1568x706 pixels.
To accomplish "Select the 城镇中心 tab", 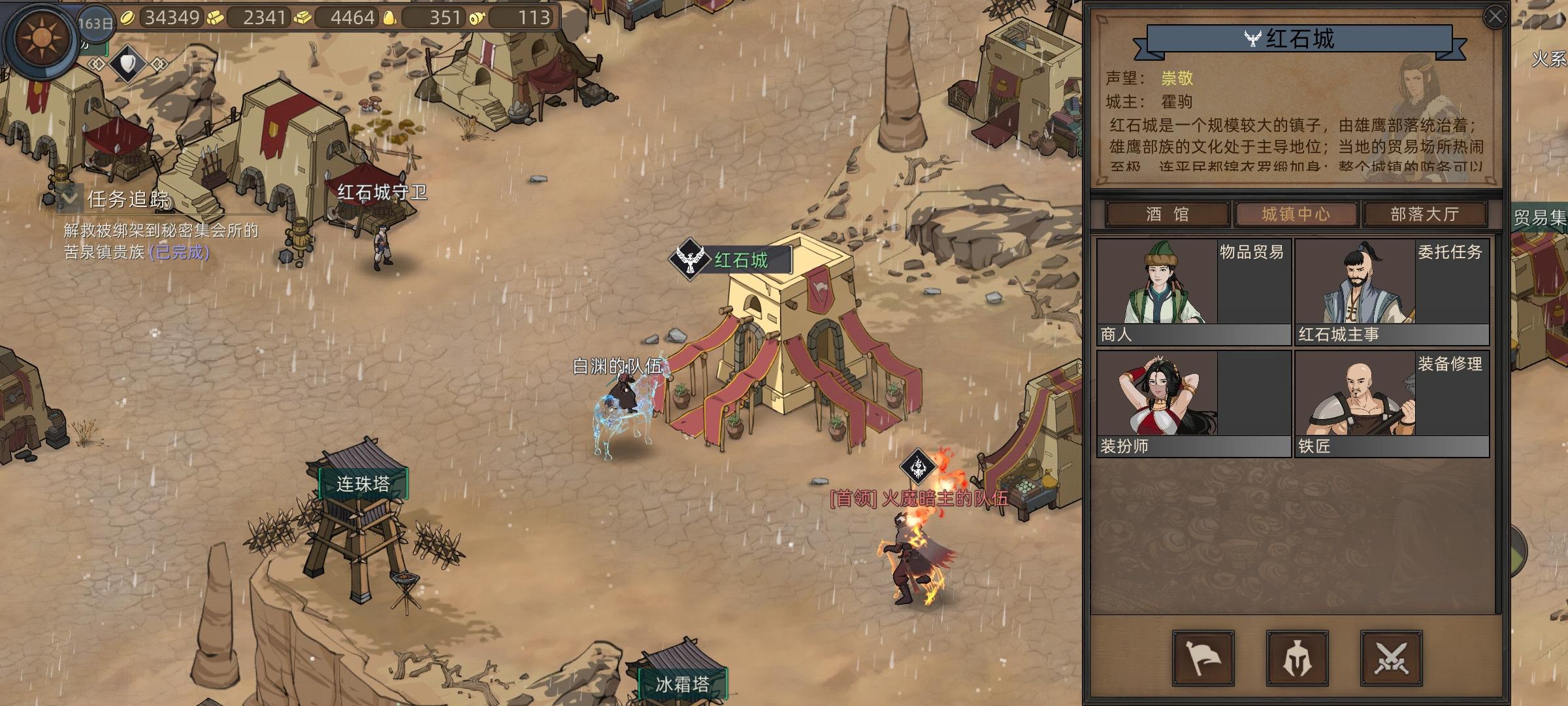I will coord(1296,214).
